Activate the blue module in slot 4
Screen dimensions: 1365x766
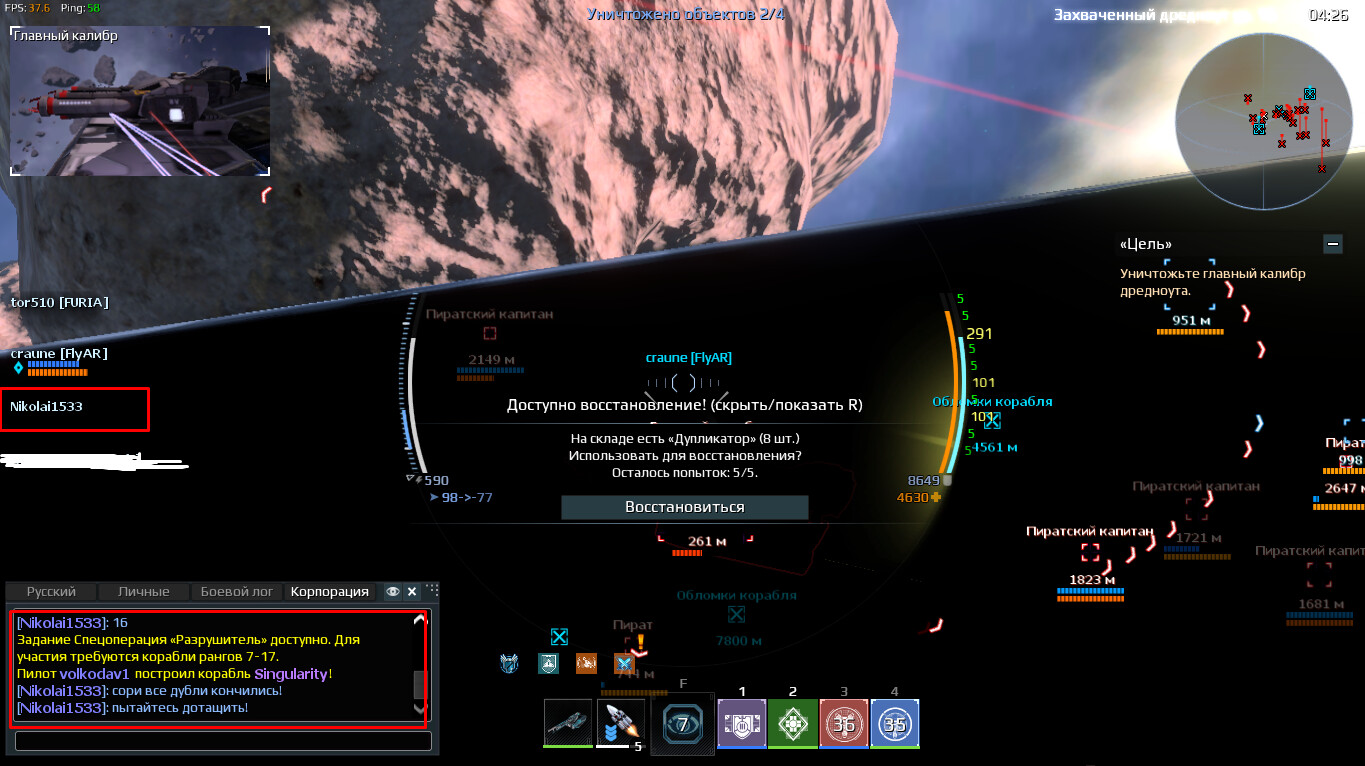point(894,723)
